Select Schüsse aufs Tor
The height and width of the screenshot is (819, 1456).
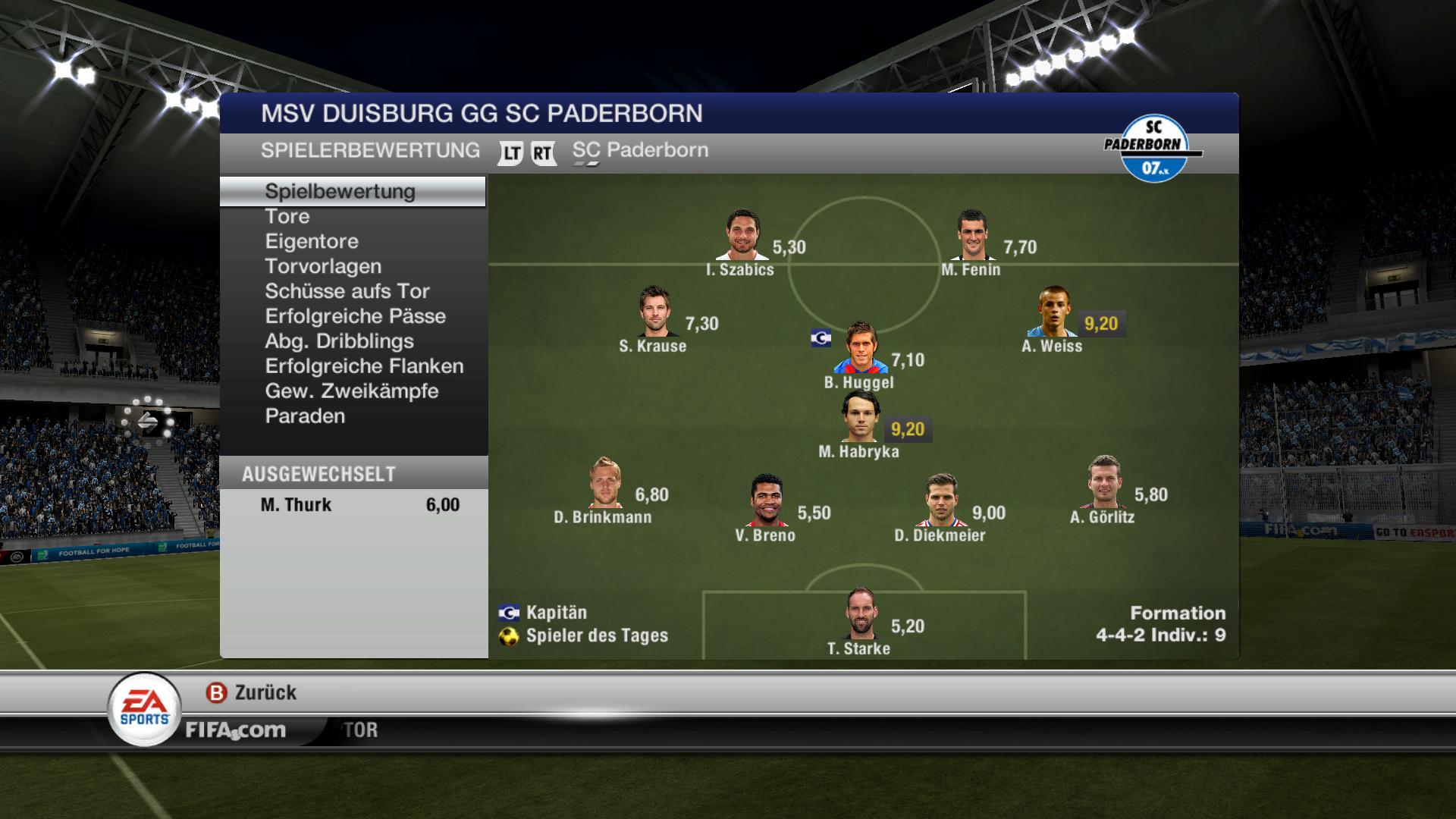[x=347, y=292]
